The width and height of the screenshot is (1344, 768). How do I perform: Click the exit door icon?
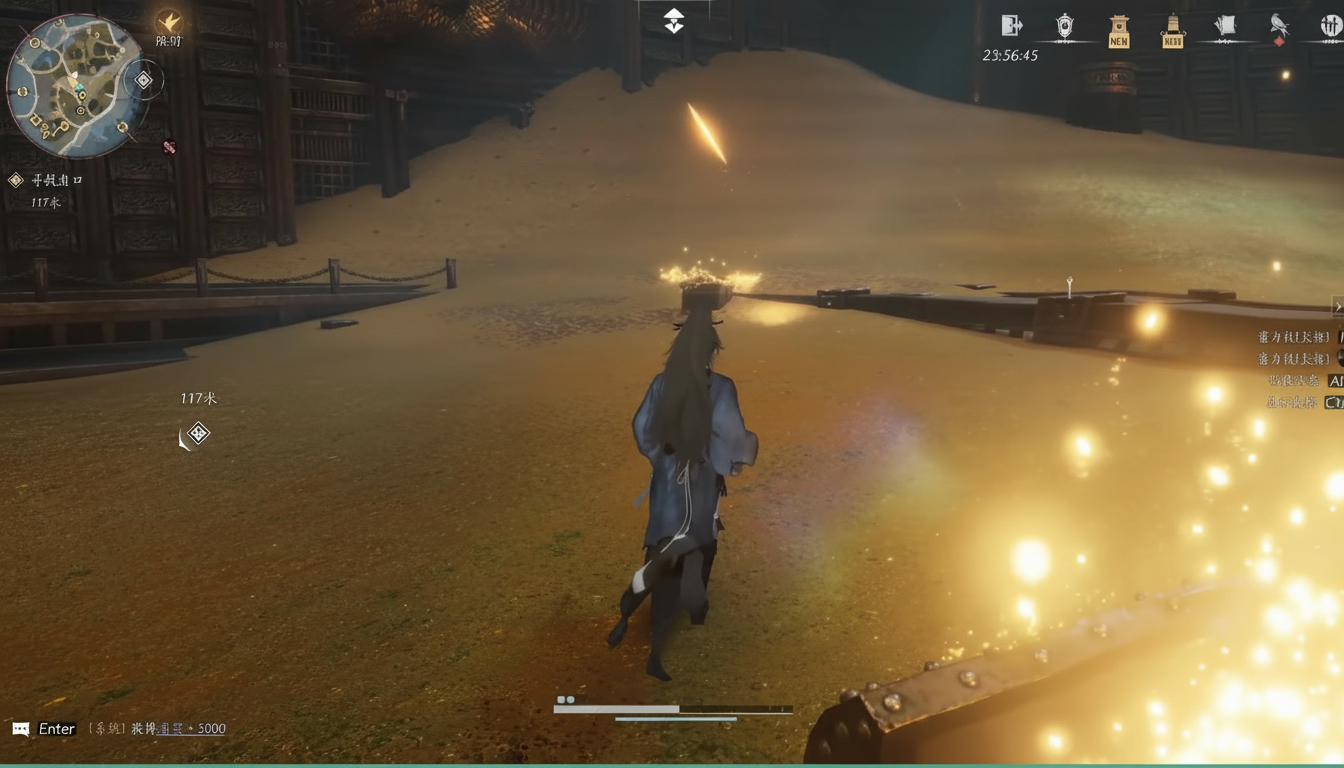pos(1011,26)
